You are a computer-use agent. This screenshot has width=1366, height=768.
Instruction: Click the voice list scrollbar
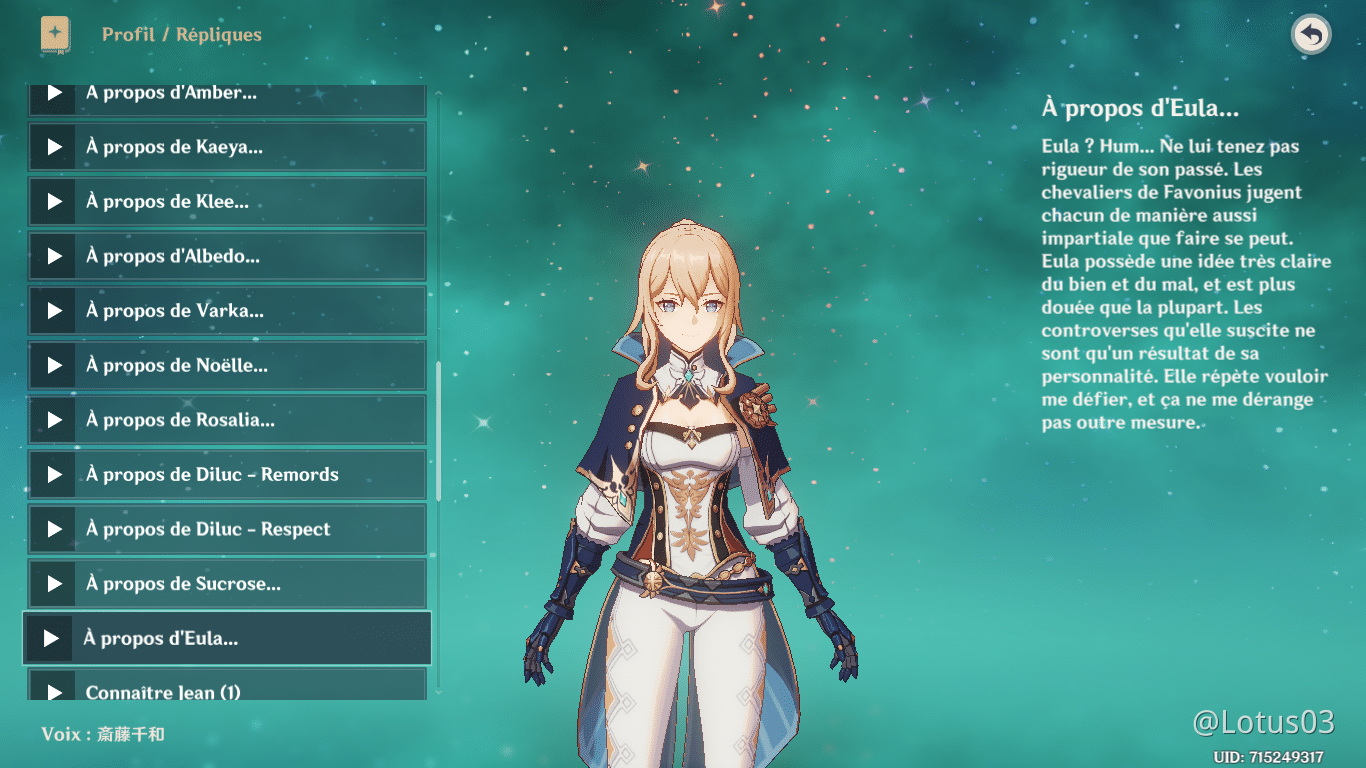[x=438, y=430]
